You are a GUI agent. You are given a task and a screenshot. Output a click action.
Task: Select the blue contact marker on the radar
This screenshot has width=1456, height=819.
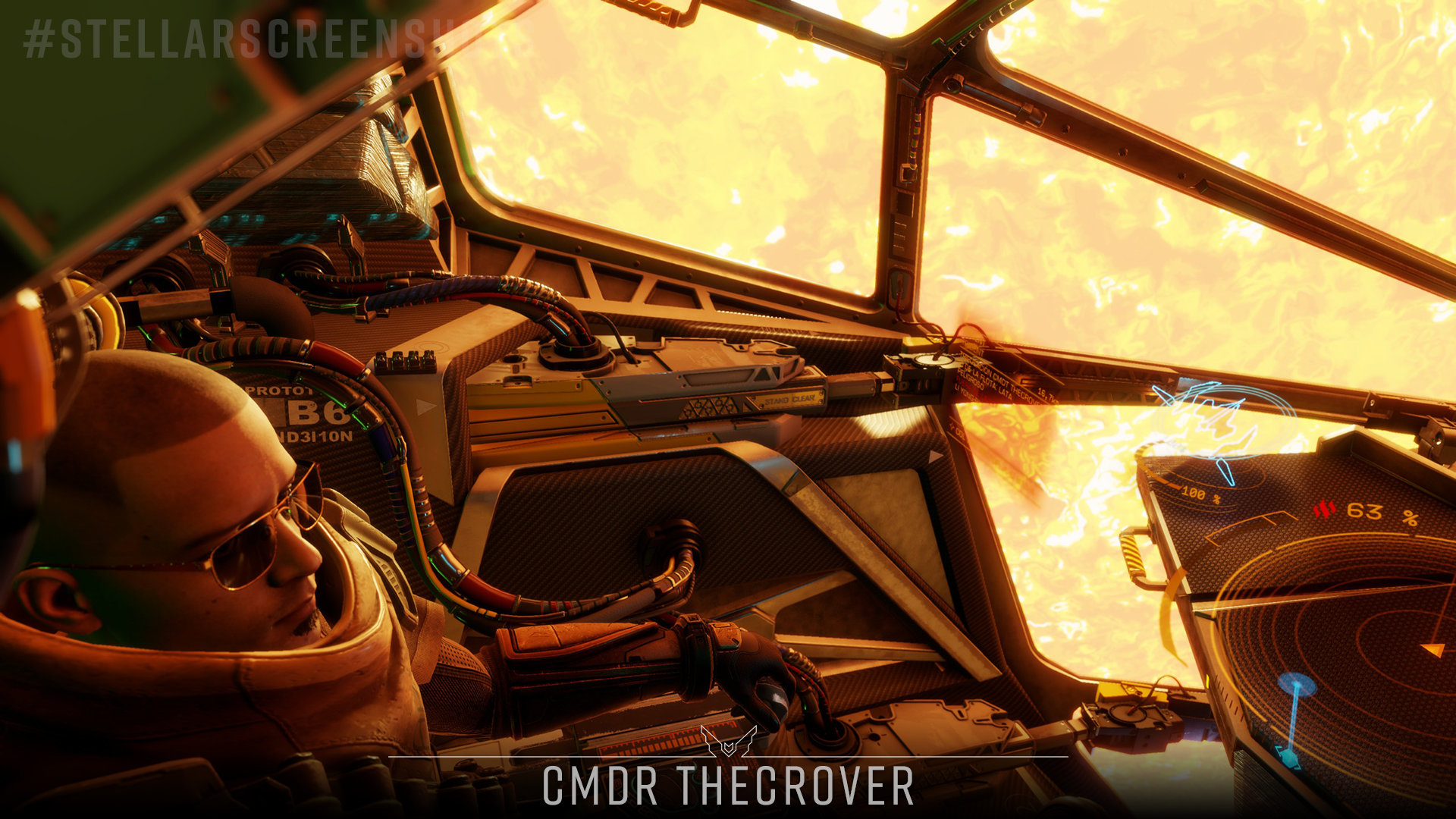click(x=1296, y=685)
